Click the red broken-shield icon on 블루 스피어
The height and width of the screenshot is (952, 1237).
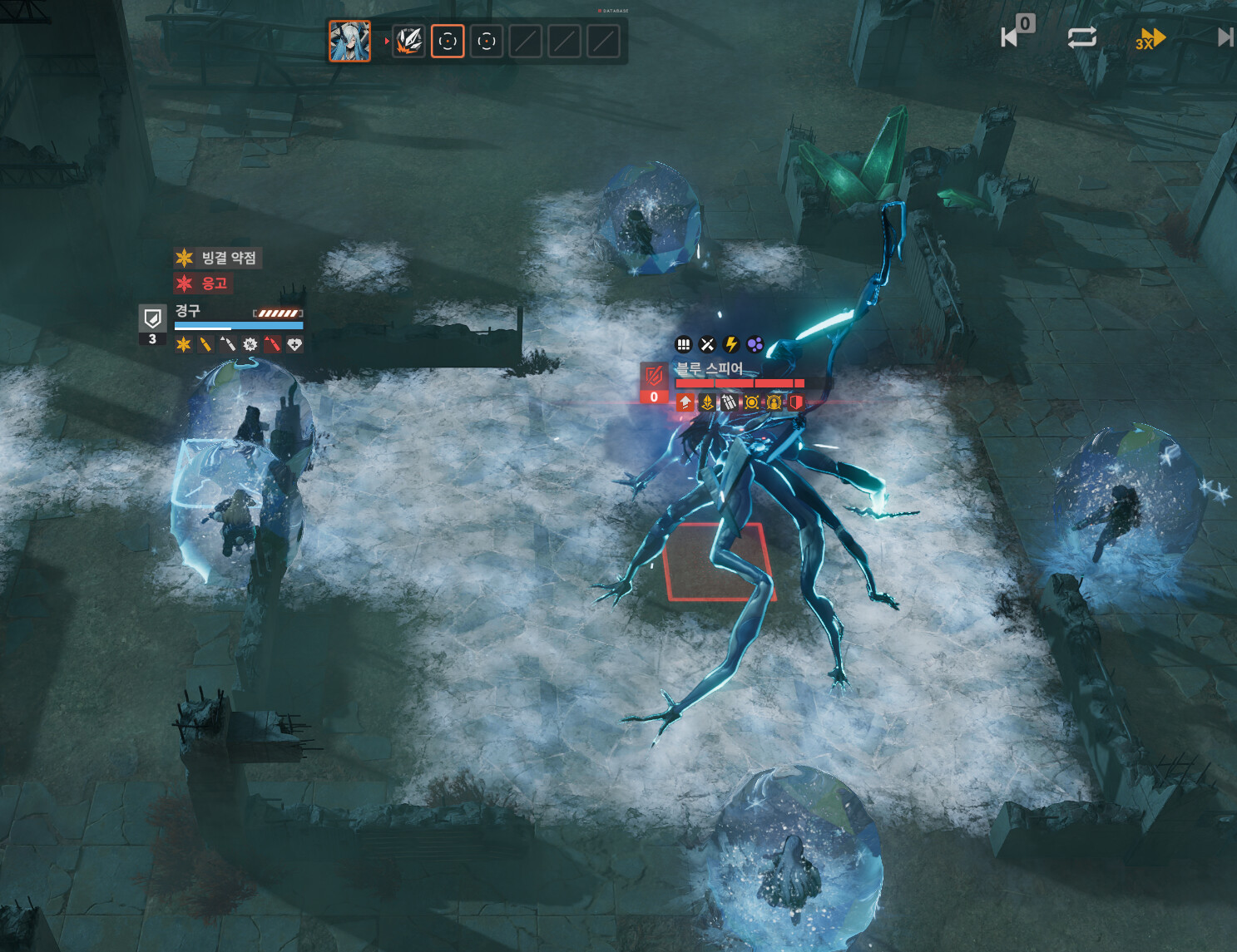click(x=654, y=375)
